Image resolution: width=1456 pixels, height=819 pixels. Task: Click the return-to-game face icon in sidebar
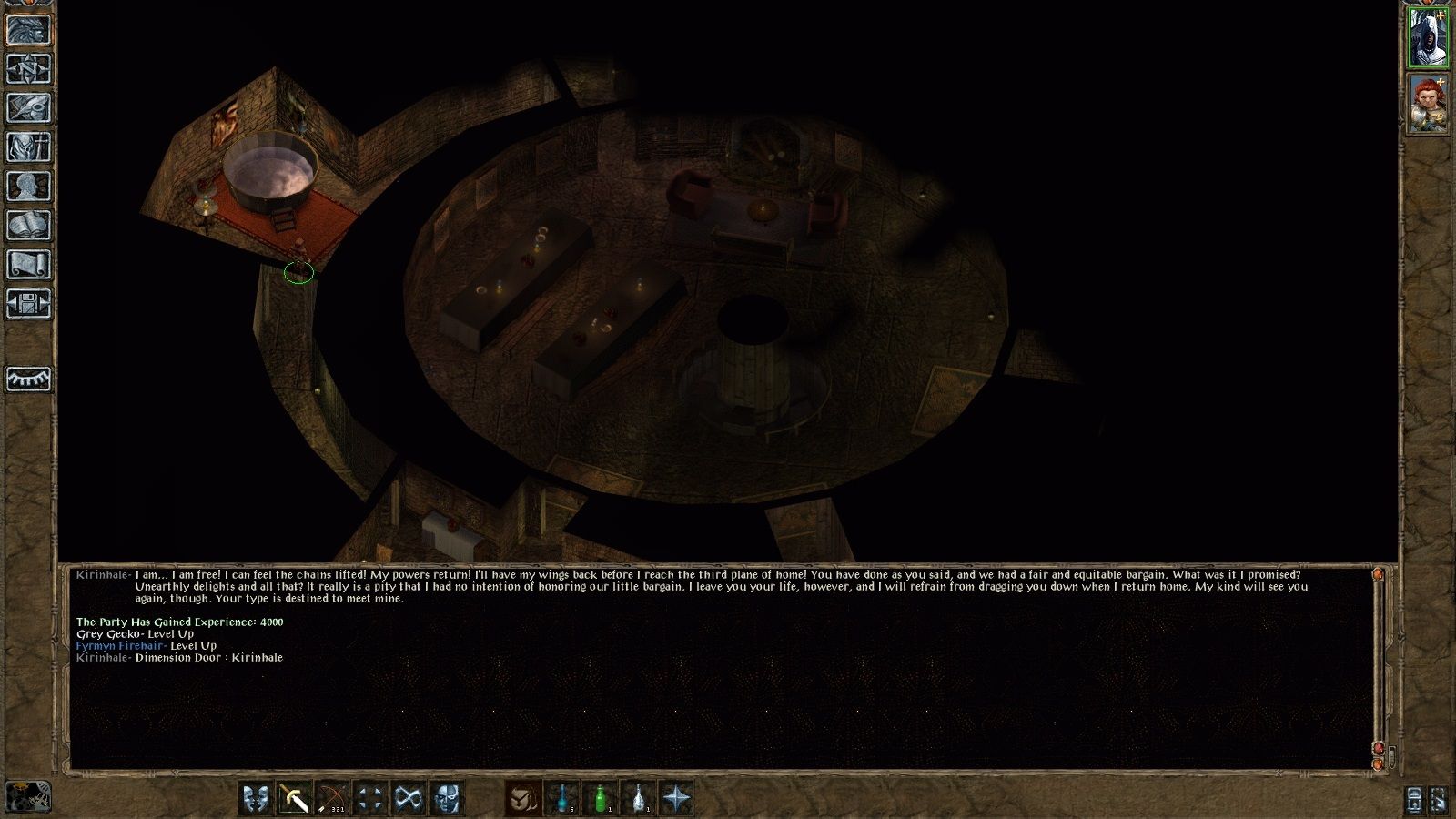pos(28,29)
